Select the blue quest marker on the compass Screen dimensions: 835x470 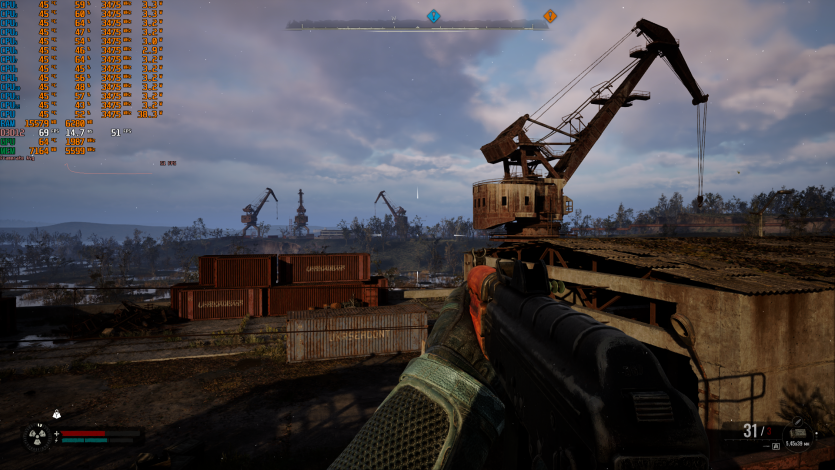433,16
